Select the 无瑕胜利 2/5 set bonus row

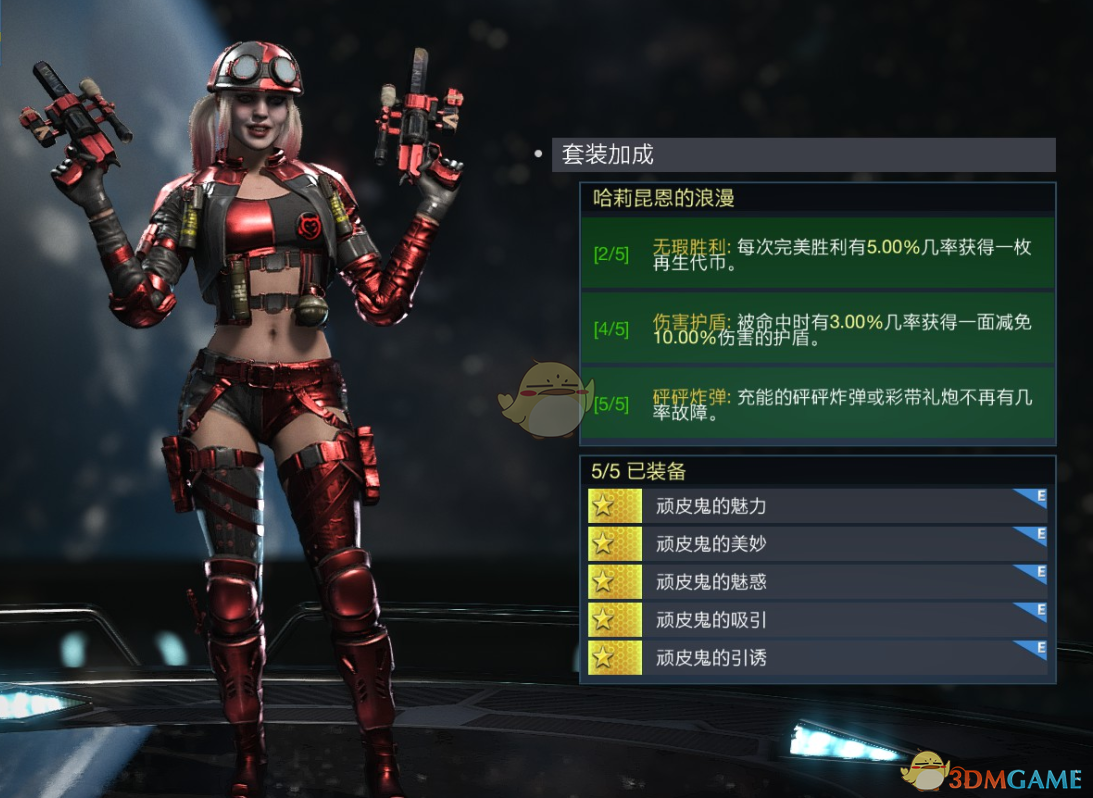[817, 254]
